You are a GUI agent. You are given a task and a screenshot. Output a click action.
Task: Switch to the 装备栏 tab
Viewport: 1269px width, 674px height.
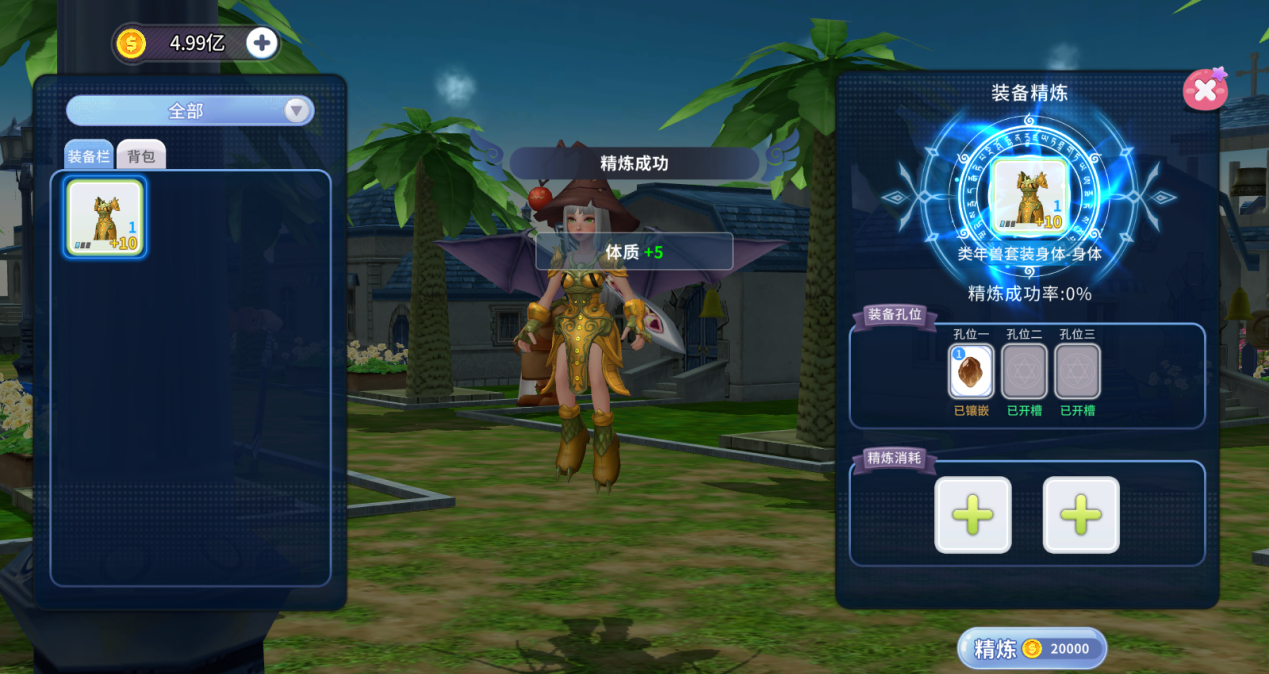[88, 157]
